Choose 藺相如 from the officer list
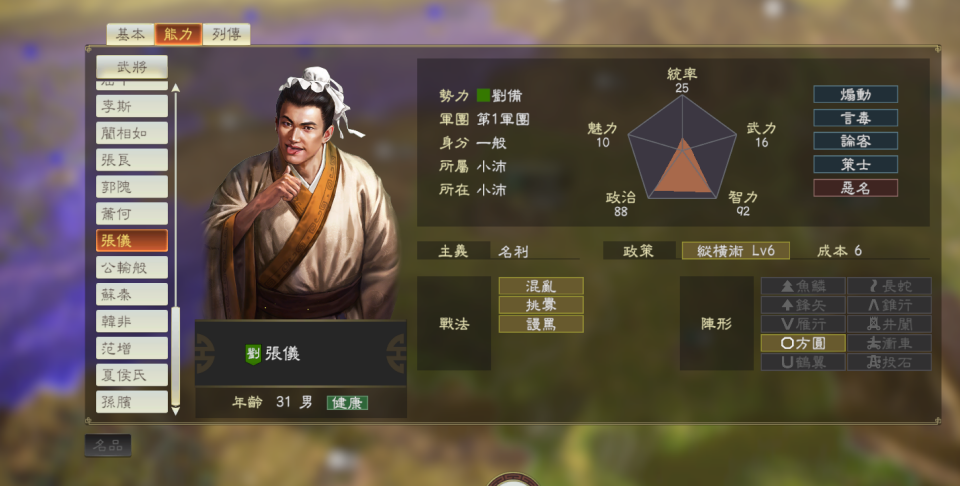Screen dimensions: 960x486 [132, 133]
